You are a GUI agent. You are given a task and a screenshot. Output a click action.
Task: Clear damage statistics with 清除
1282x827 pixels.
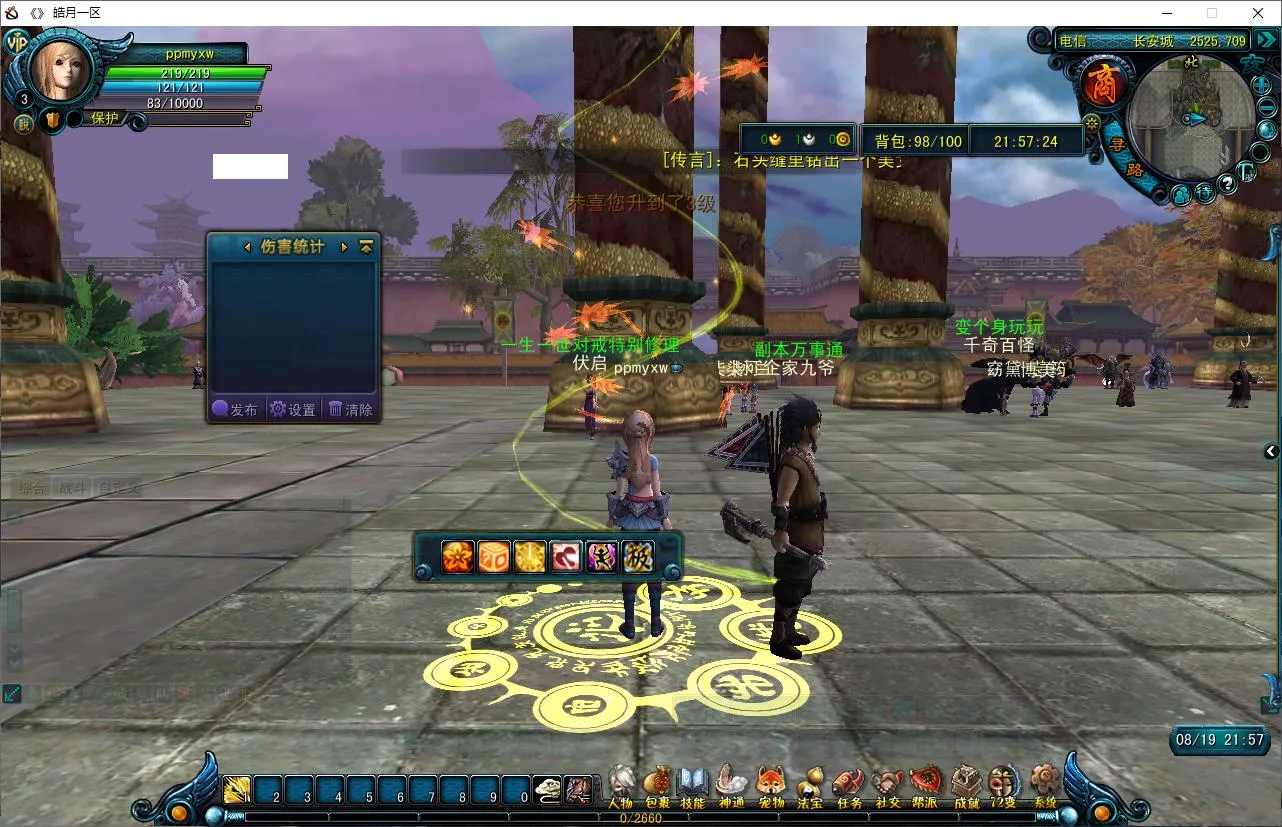(x=351, y=409)
